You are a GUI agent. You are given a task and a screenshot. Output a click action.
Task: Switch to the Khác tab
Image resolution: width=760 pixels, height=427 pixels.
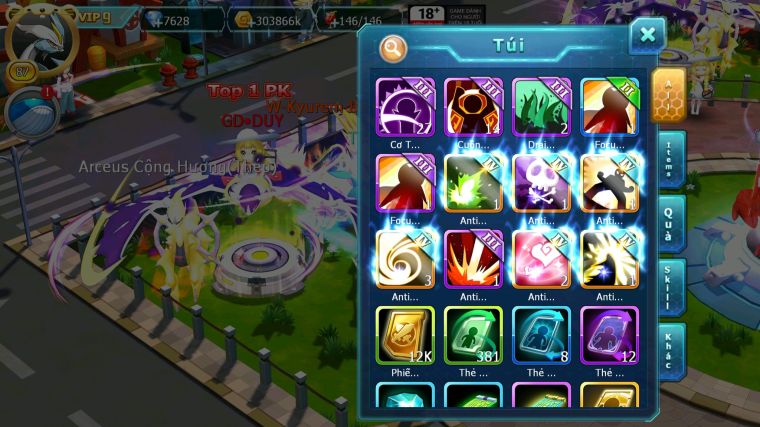pyautogui.click(x=670, y=350)
